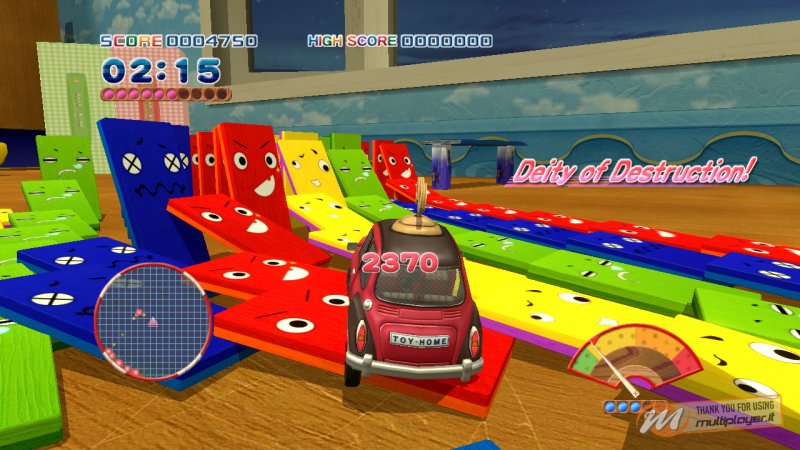The height and width of the screenshot is (450, 800).
Task: Click the circular radar minimap
Action: [x=153, y=317]
